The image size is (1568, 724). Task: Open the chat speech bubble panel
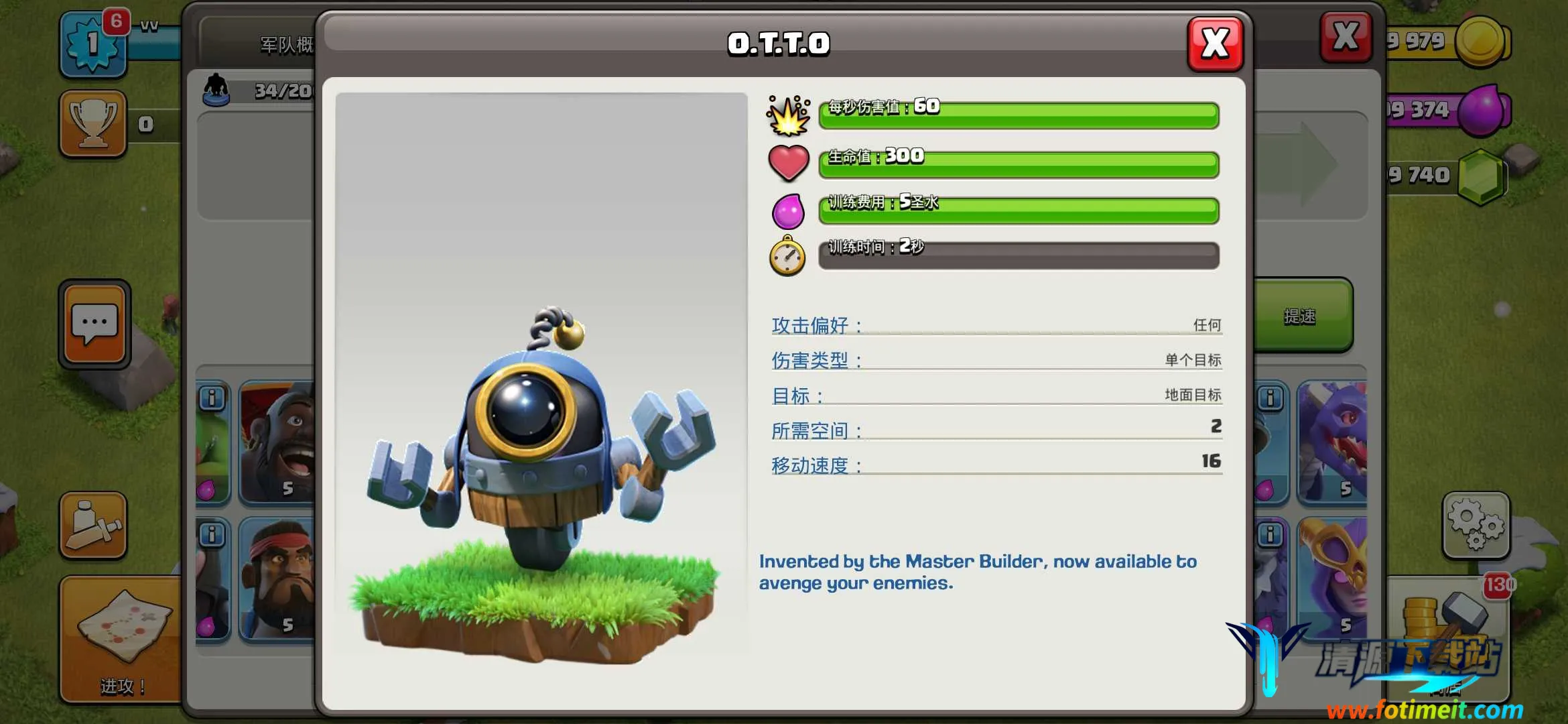(94, 324)
